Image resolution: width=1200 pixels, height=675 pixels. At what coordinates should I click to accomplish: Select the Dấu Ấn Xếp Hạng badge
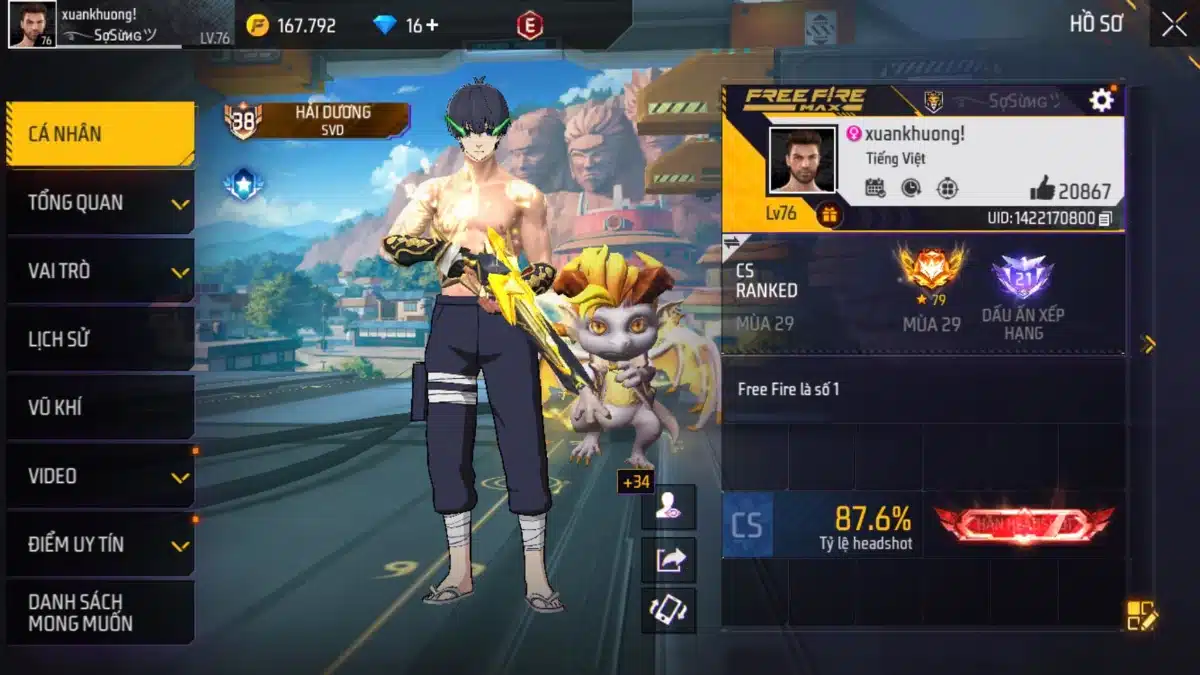click(x=1022, y=278)
